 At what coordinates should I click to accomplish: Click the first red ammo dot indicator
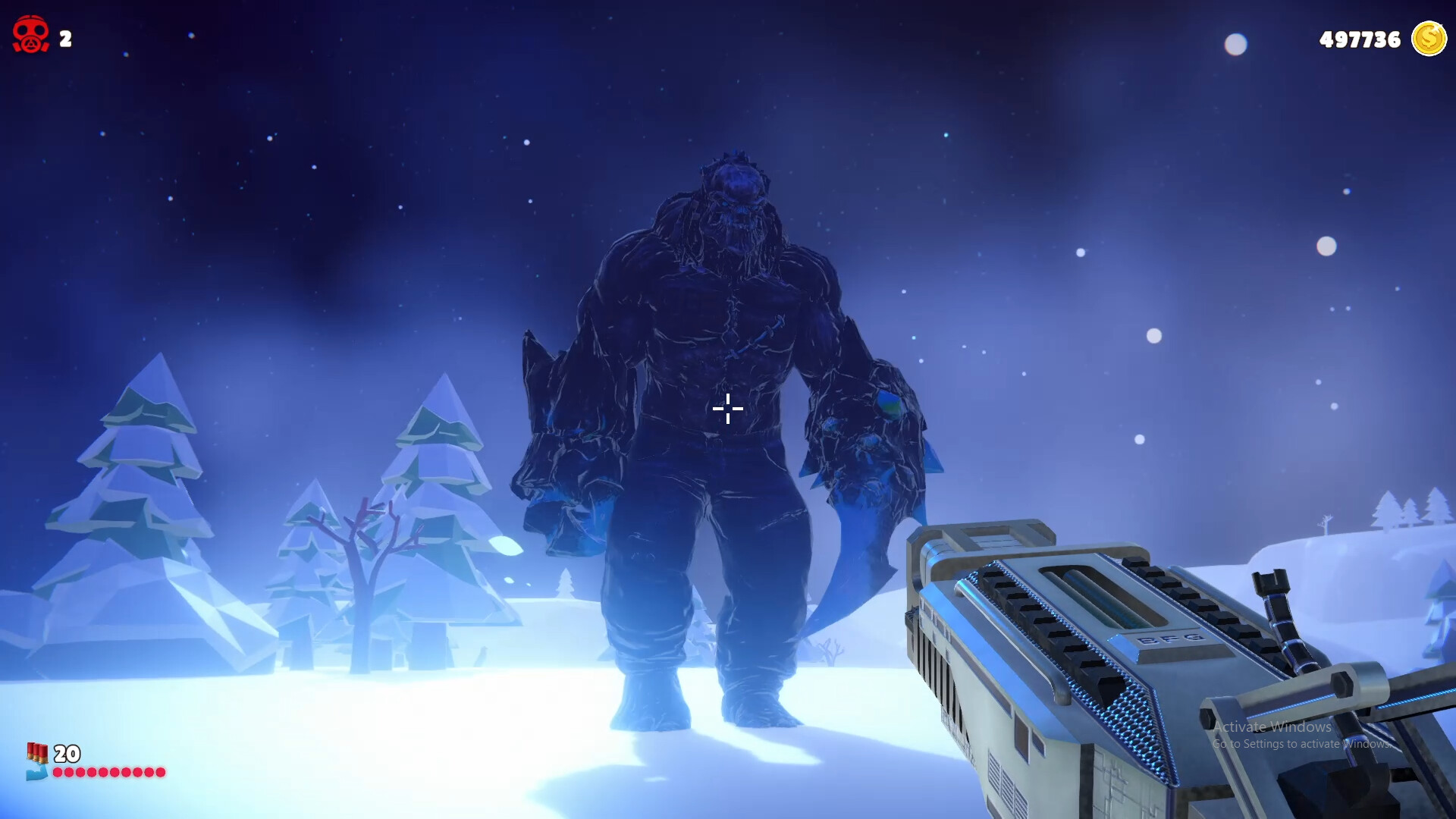click(x=56, y=772)
